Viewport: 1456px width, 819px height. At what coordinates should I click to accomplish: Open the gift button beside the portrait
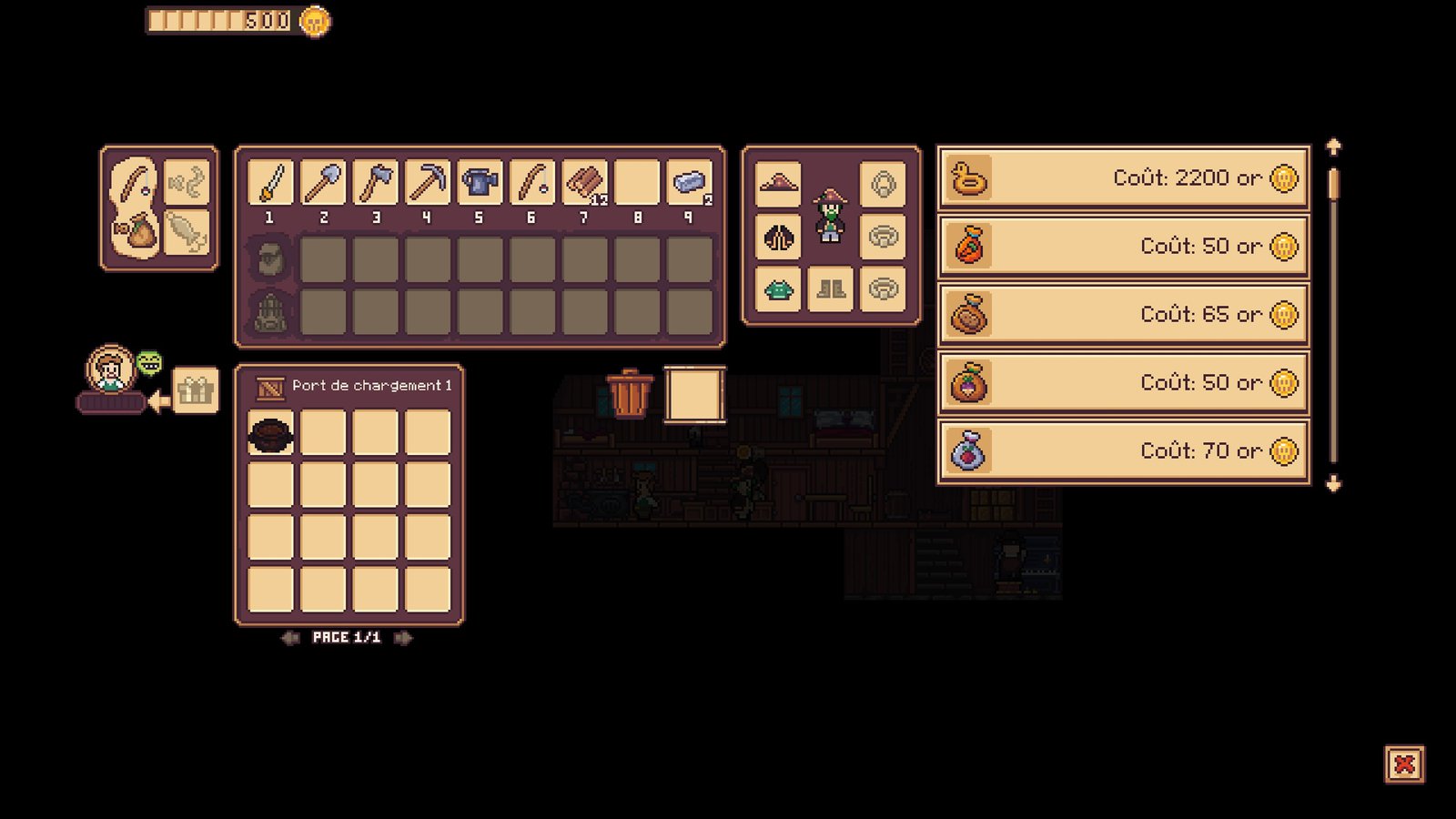tap(195, 391)
